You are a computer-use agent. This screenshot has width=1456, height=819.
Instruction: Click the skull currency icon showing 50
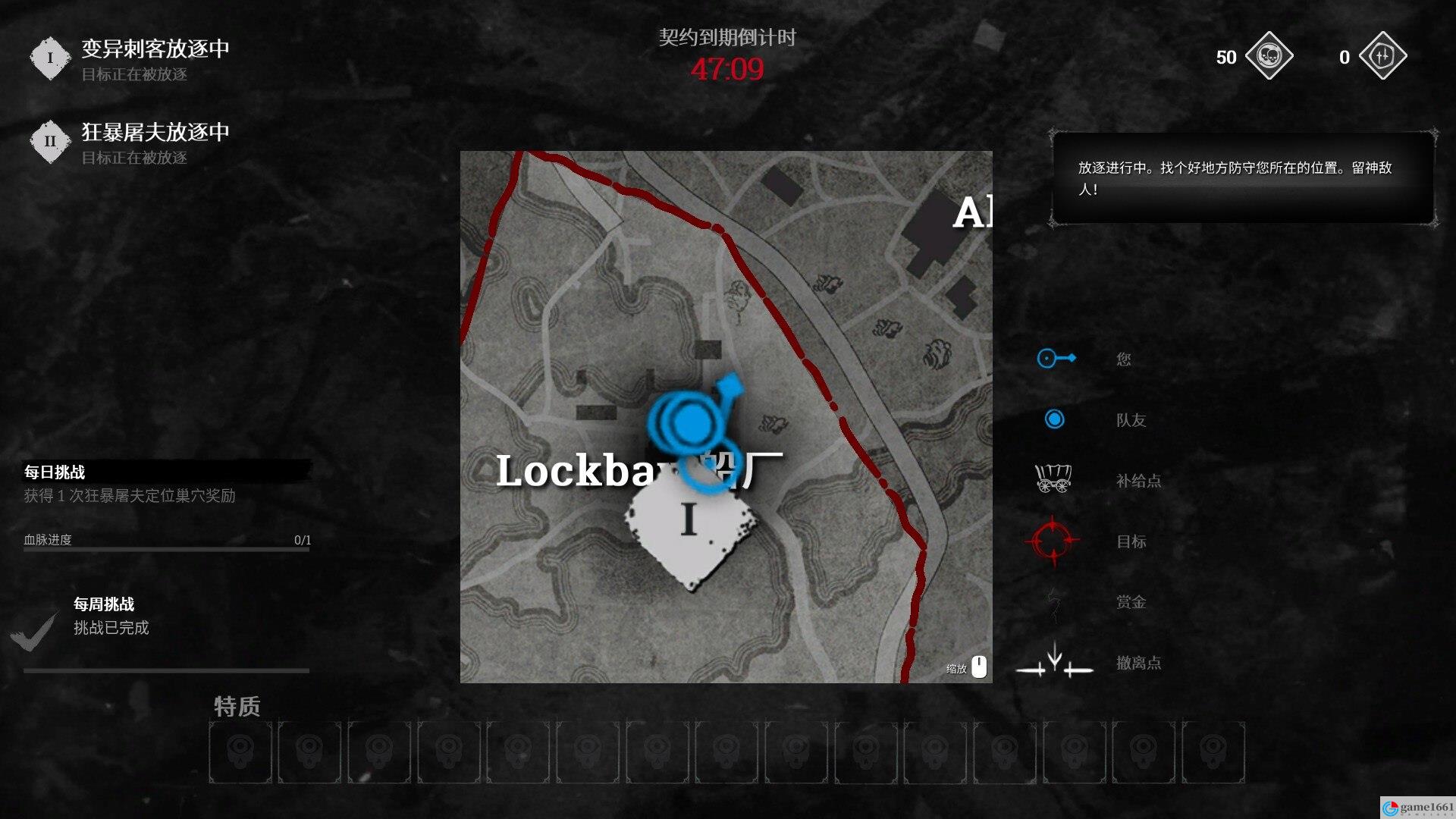click(1269, 56)
